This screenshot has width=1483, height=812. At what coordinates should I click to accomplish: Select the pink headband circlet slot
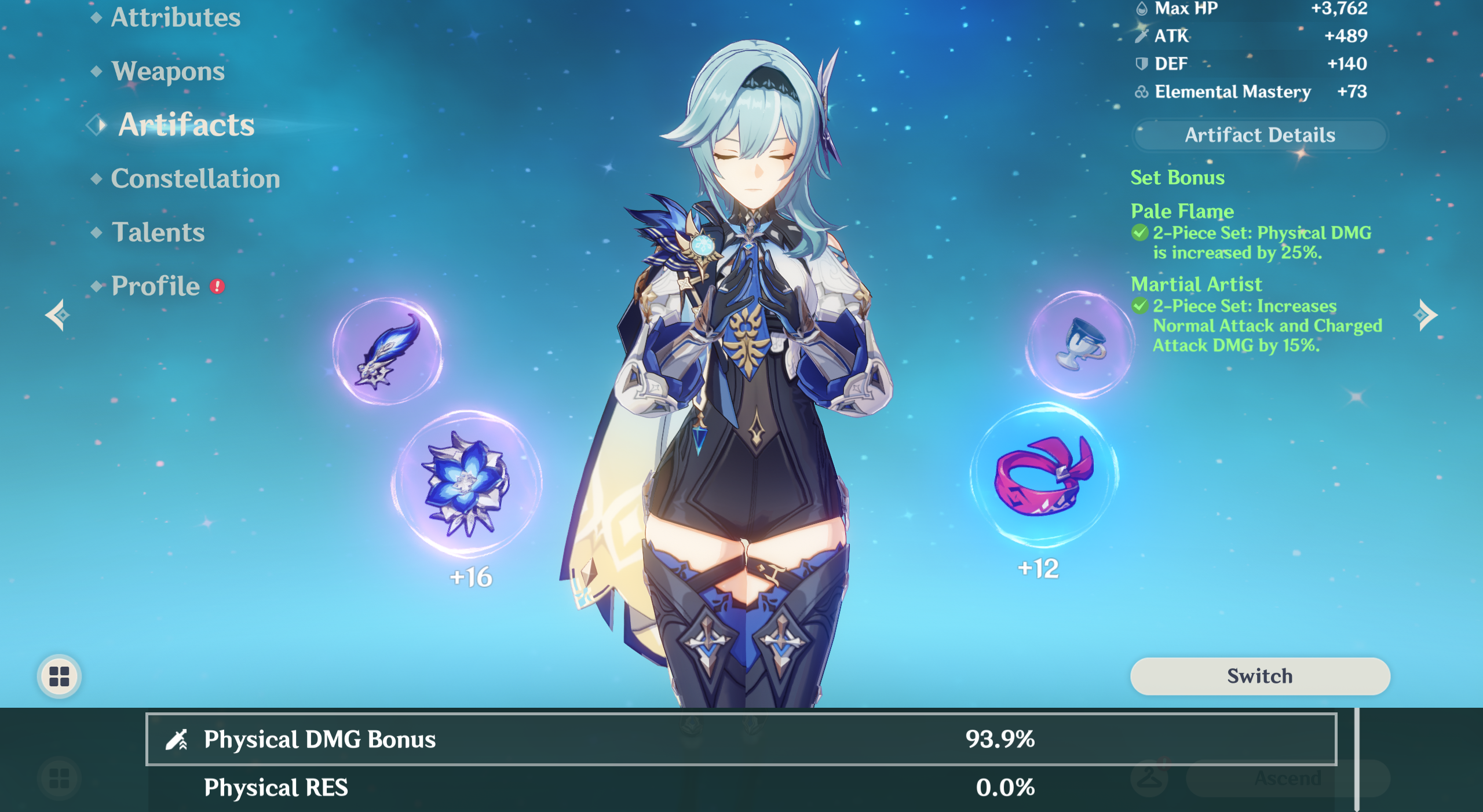1044,475
